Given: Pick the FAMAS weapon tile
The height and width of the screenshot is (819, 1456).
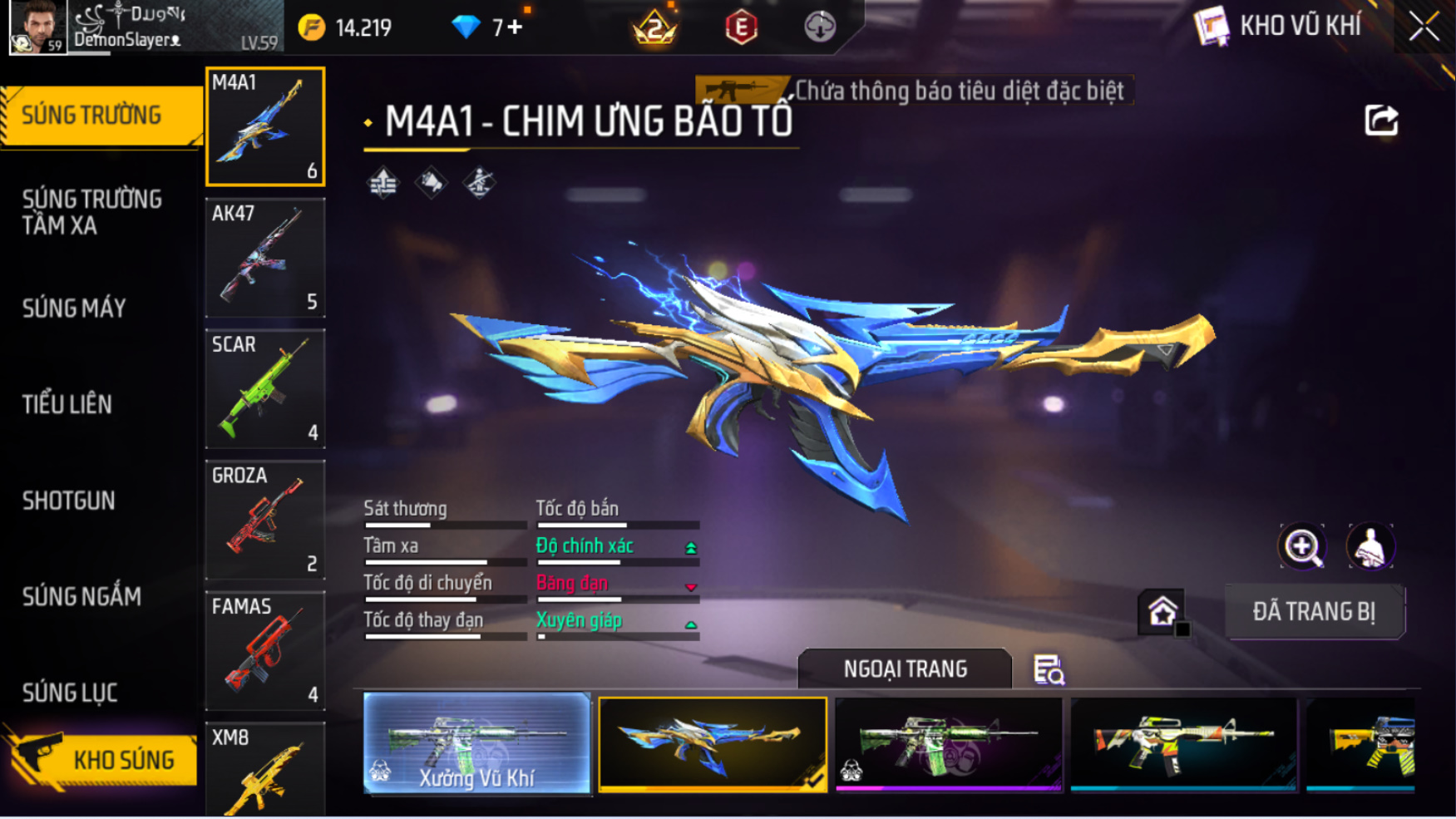Looking at the screenshot, I should click(x=265, y=650).
